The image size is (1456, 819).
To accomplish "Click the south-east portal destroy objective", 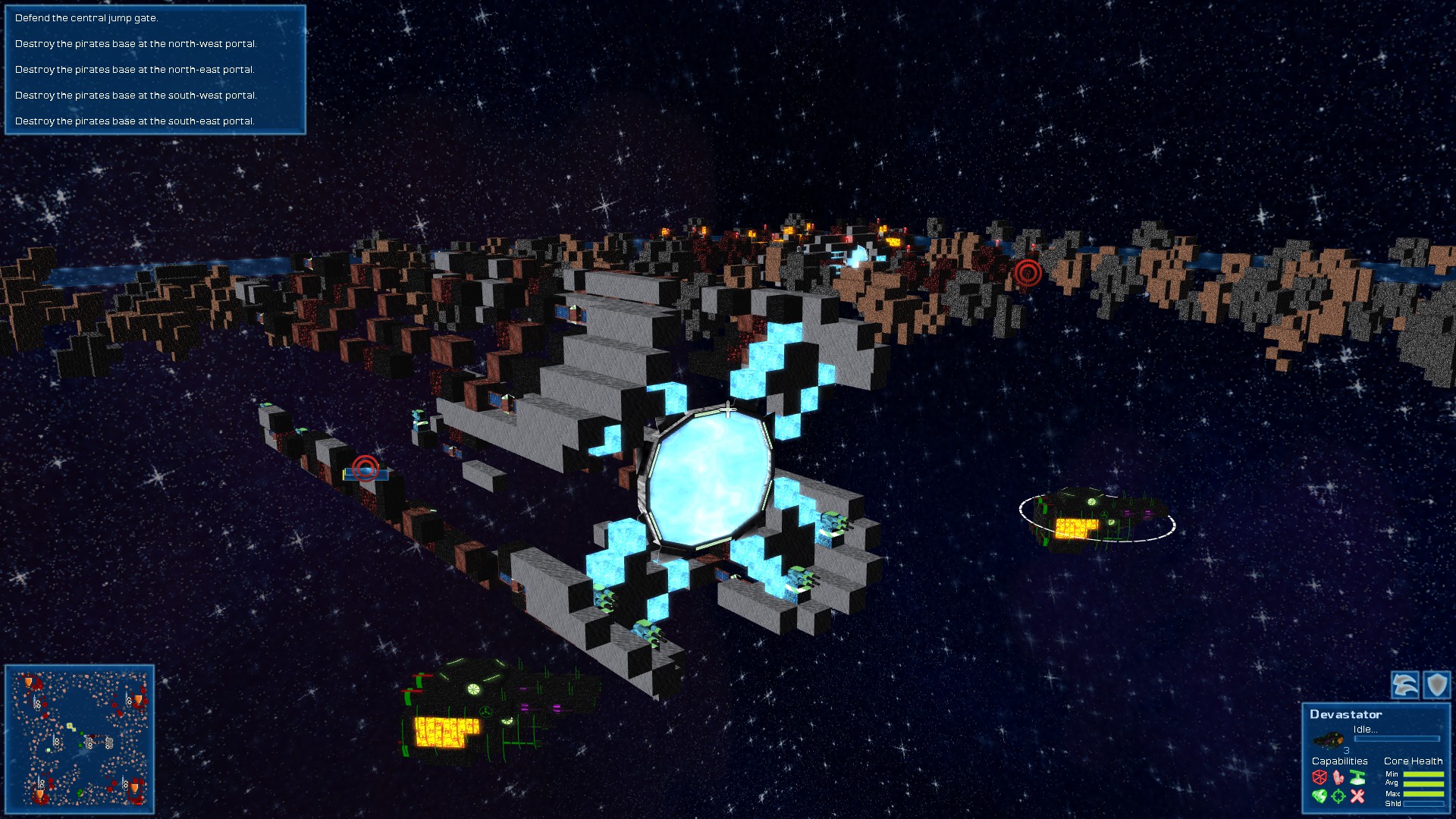I will tap(136, 121).
